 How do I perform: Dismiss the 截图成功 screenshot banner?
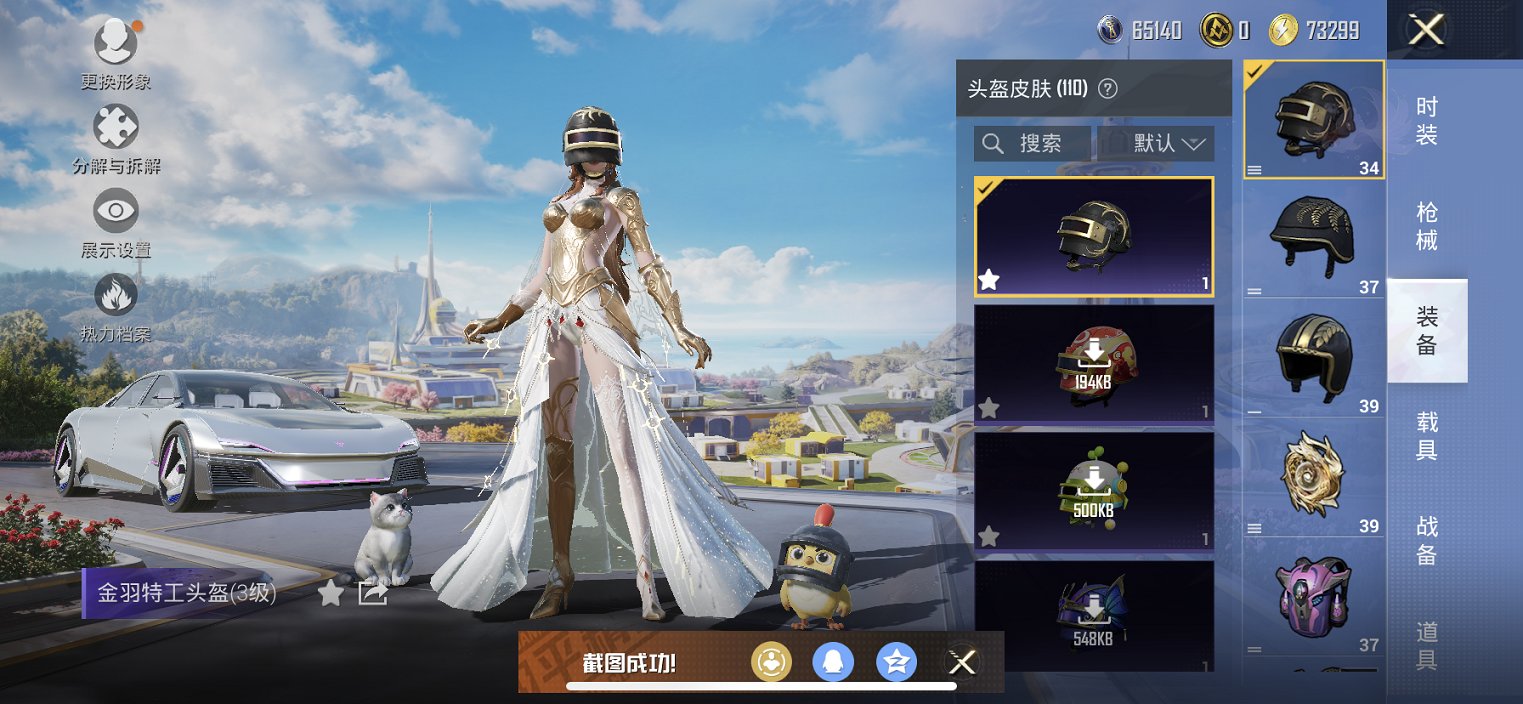pyautogui.click(x=962, y=662)
